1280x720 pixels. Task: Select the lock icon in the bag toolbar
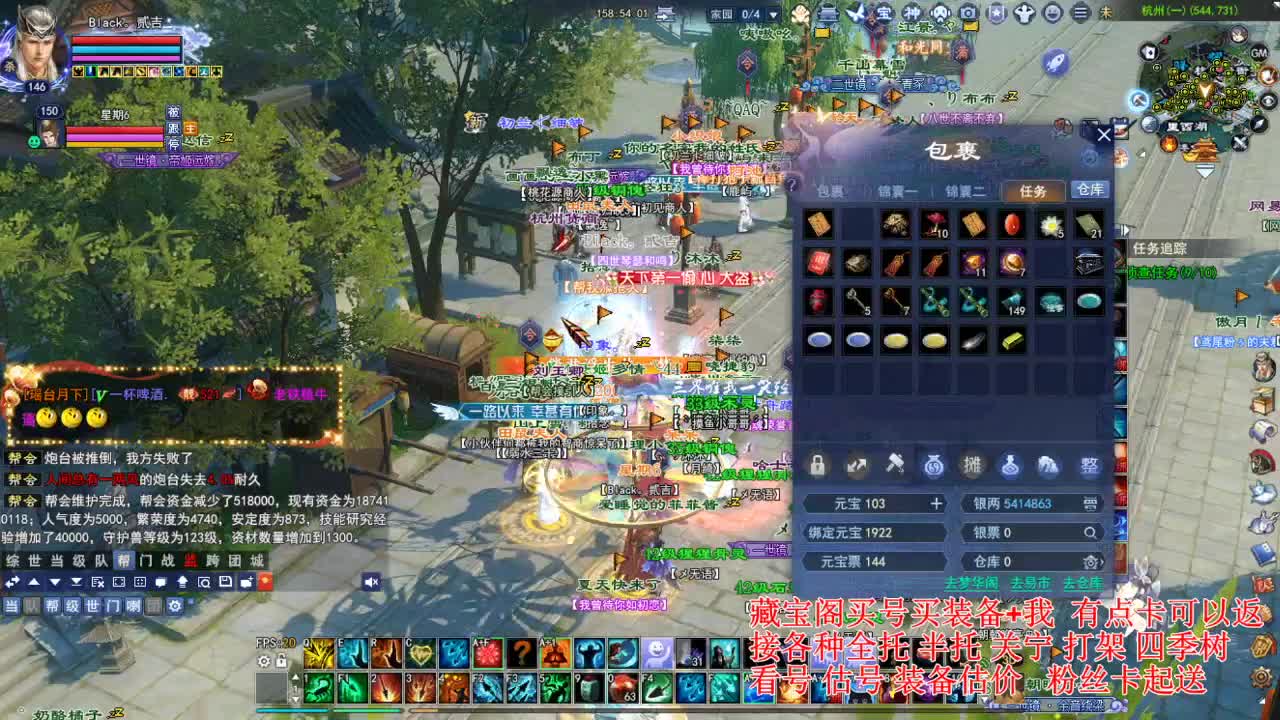click(x=817, y=465)
